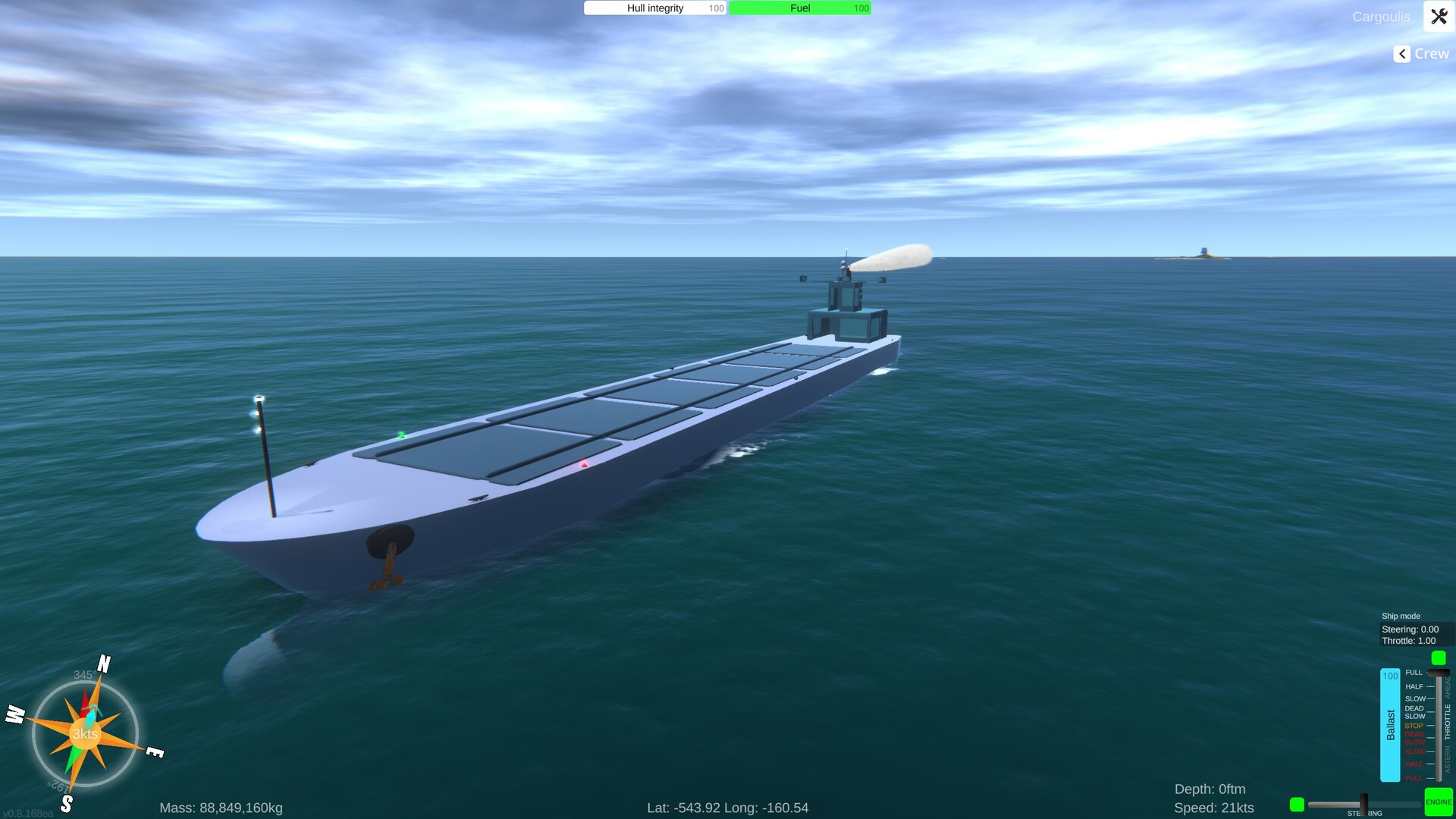Select the FULL ahead throttle mark
Image resolution: width=1456 pixels, height=819 pixels.
tap(1414, 672)
